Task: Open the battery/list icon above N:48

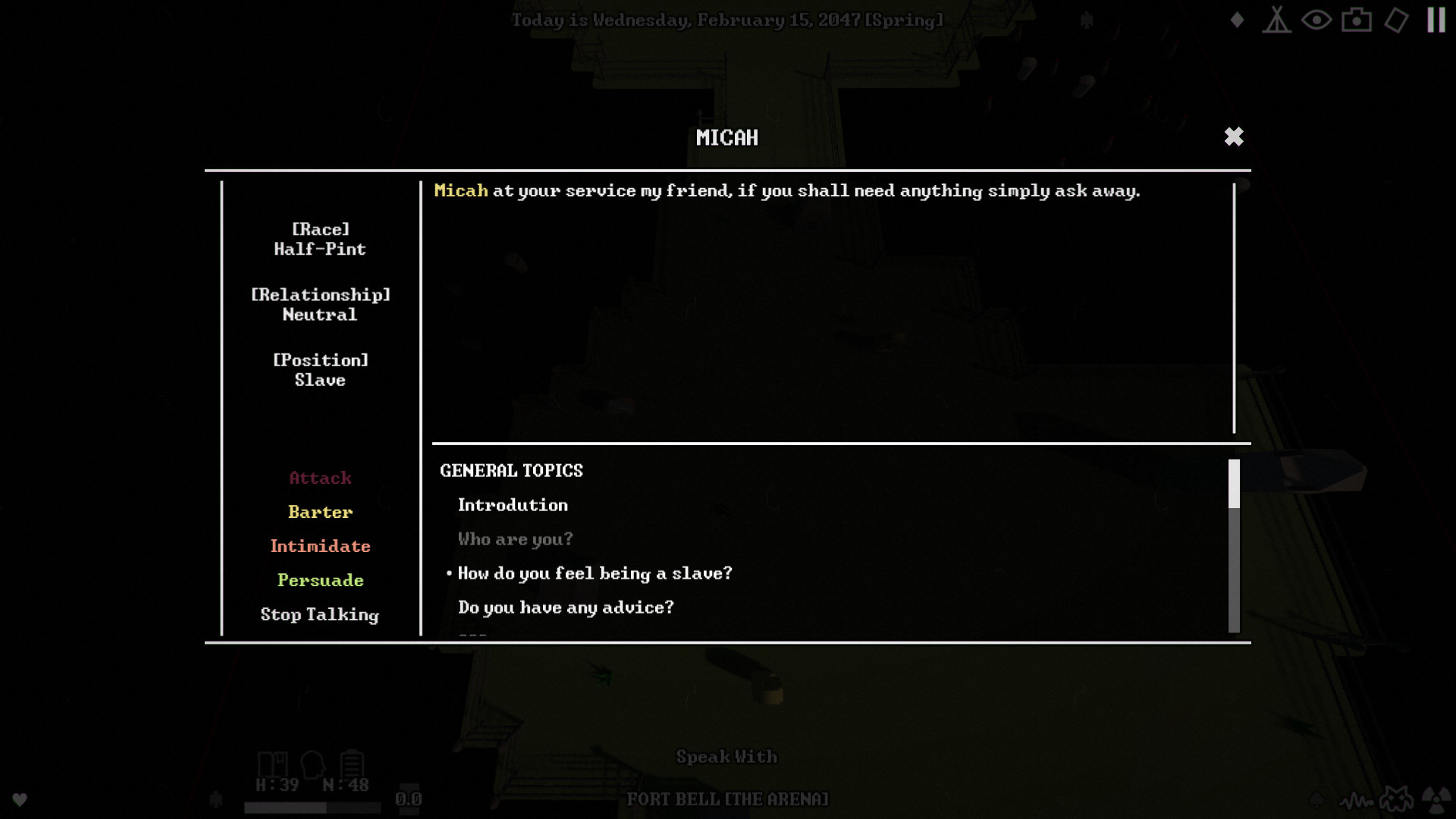Action: point(353,763)
